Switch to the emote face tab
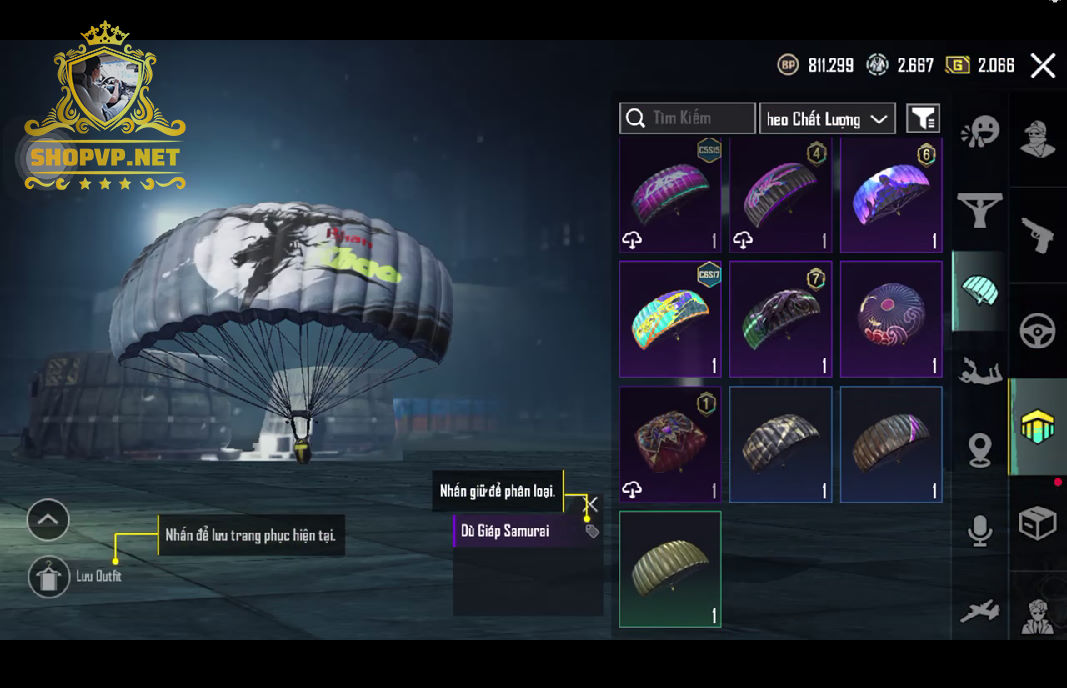 pos(980,132)
